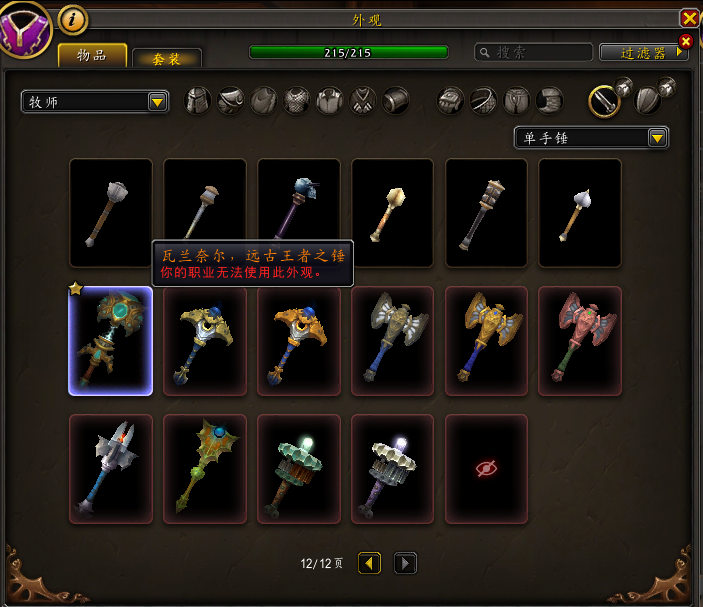Open the 单手锤 weapon type dropdown
Screen dimensions: 703x607
[590, 138]
